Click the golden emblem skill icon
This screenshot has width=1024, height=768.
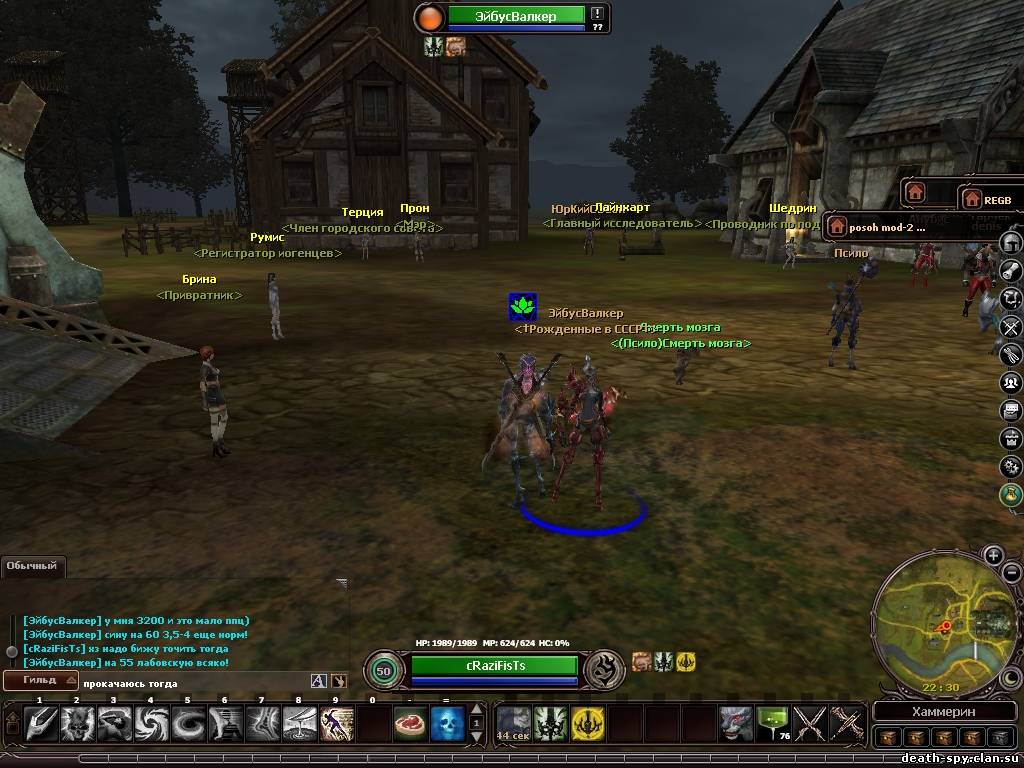(588, 723)
